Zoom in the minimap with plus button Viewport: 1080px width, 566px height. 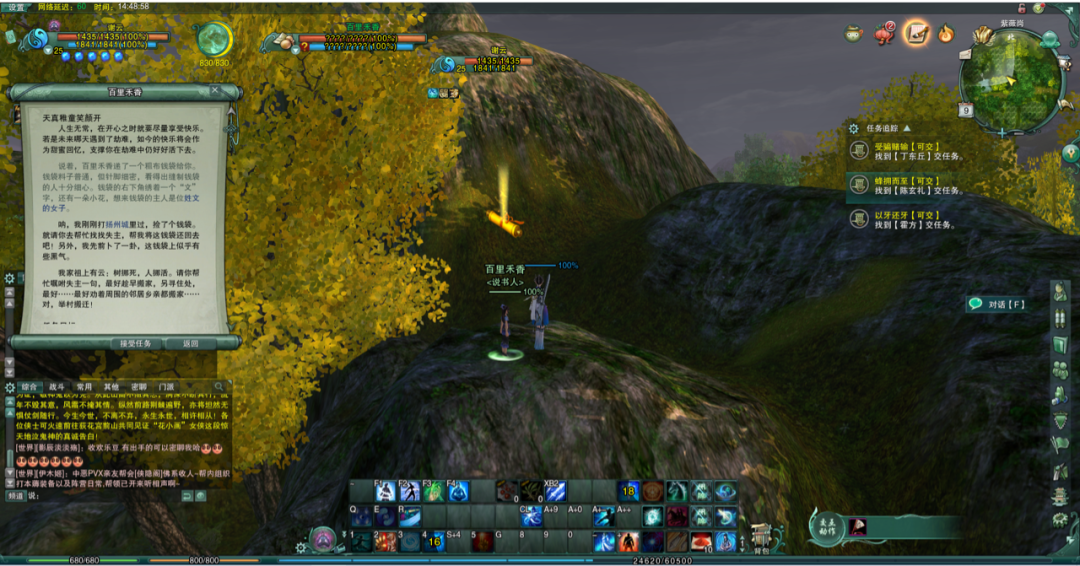(x=1002, y=131)
